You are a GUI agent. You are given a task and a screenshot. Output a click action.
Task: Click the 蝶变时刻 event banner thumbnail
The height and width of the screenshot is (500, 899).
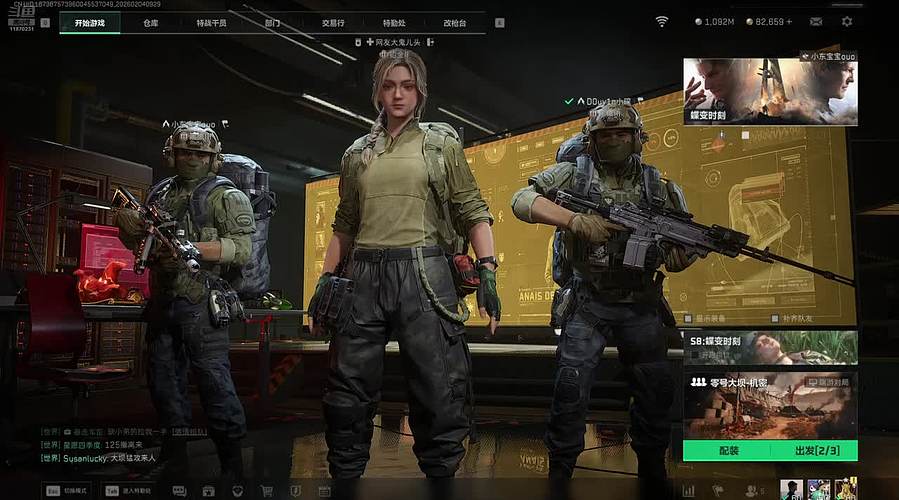click(770, 91)
